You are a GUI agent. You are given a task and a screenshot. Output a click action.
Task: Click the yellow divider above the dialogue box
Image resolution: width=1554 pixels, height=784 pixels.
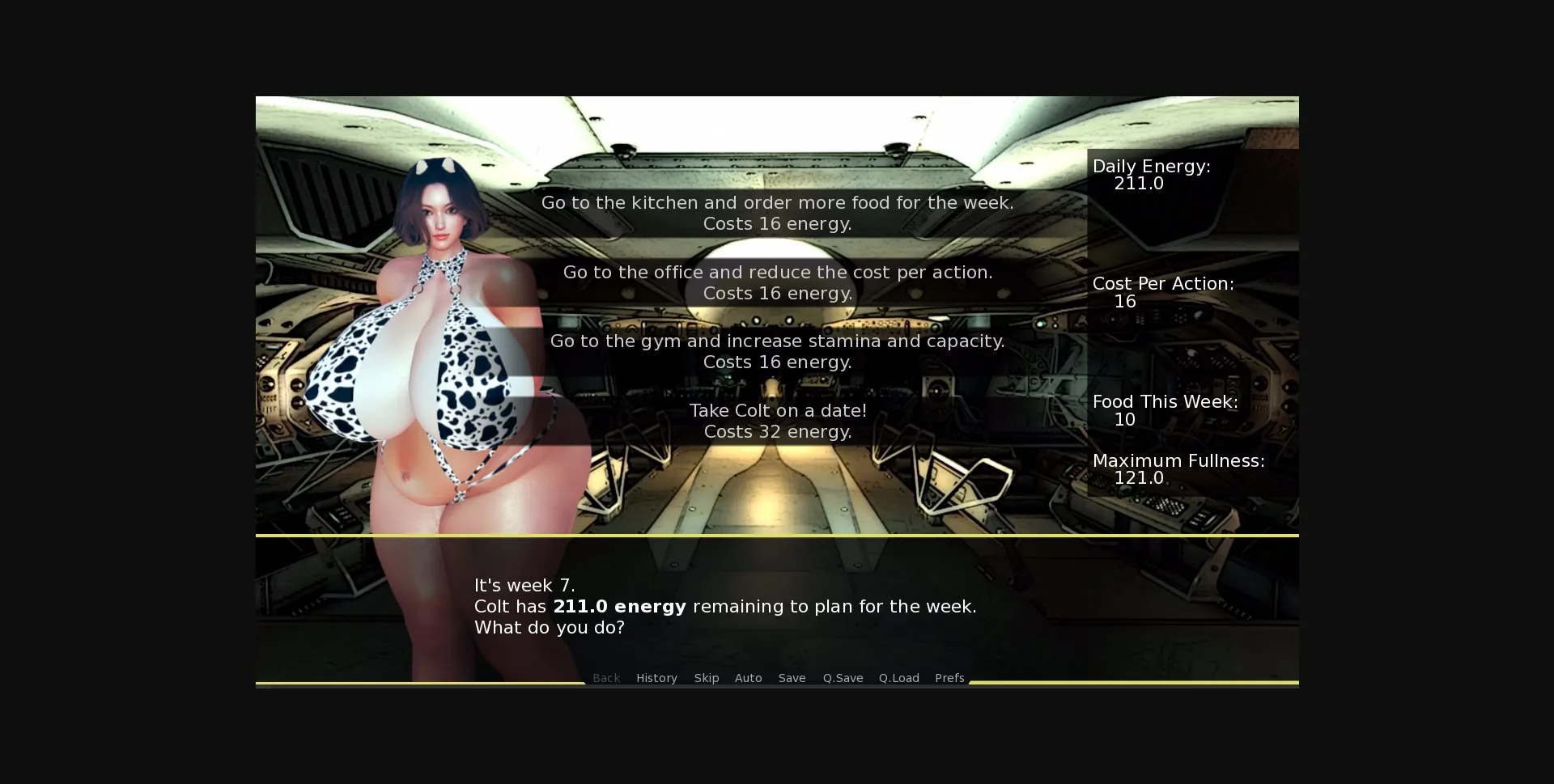777,535
